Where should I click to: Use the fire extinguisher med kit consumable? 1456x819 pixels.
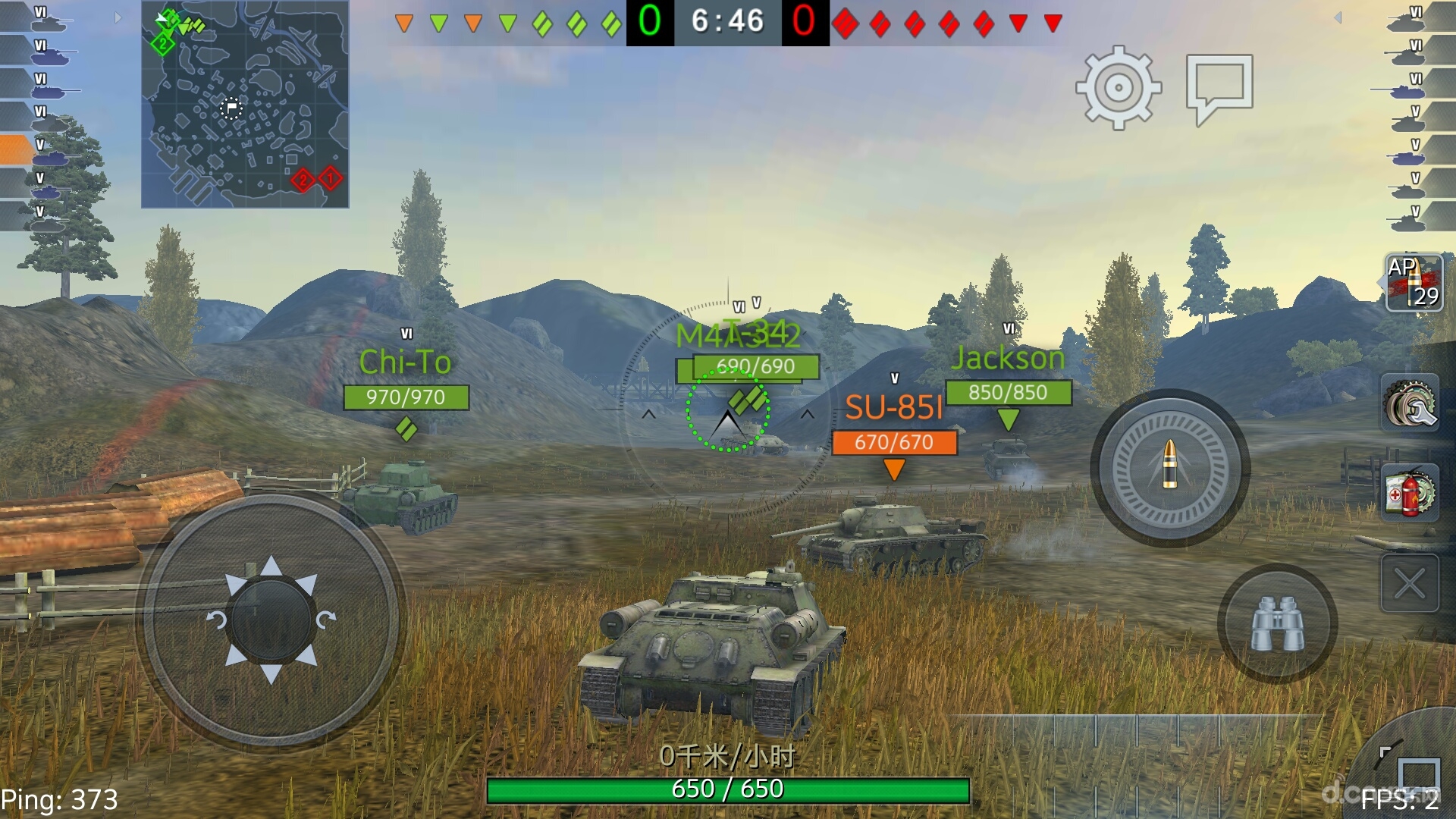(x=1410, y=493)
